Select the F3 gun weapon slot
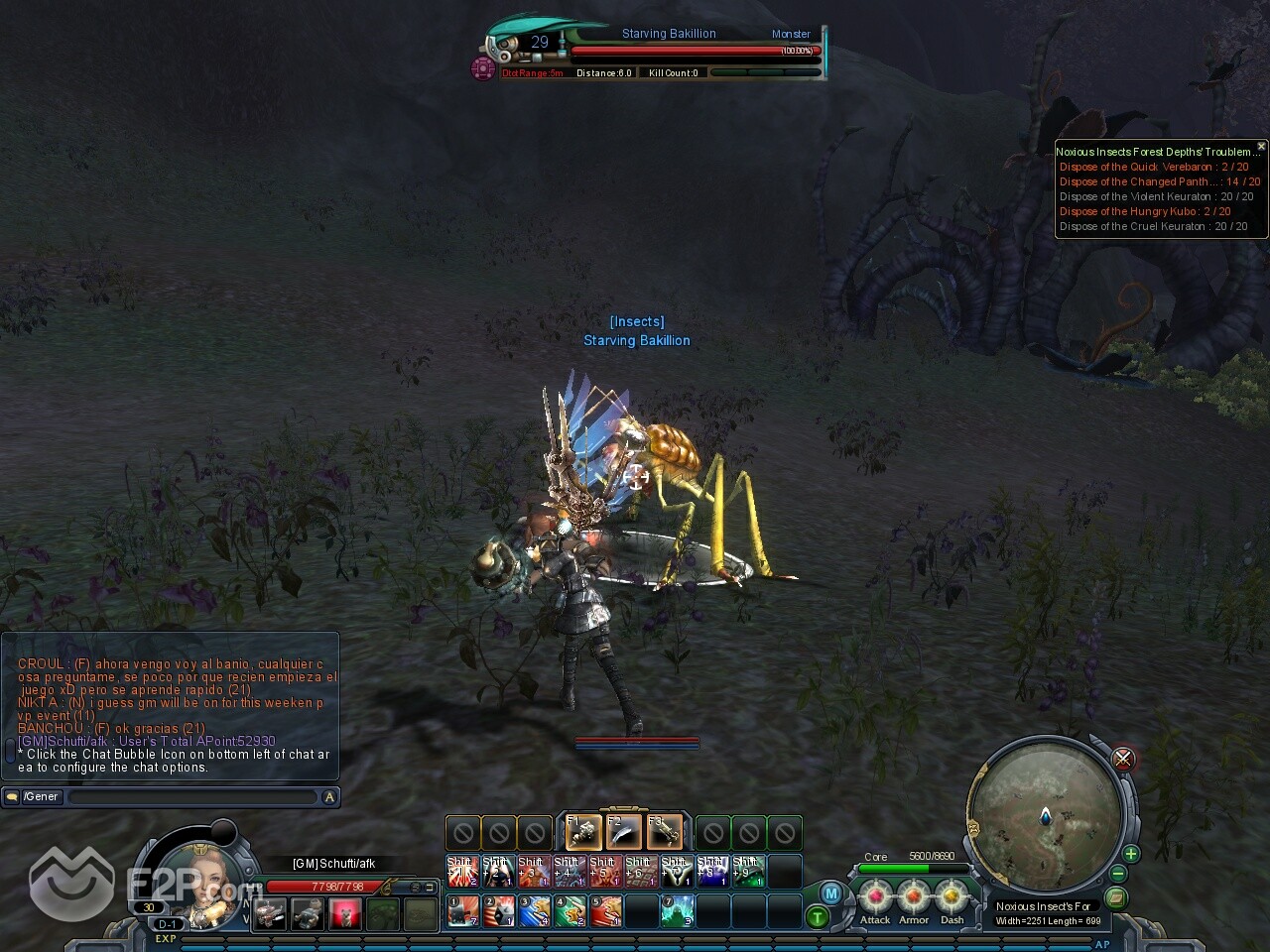This screenshot has height=952, width=1270. pyautogui.click(x=665, y=832)
